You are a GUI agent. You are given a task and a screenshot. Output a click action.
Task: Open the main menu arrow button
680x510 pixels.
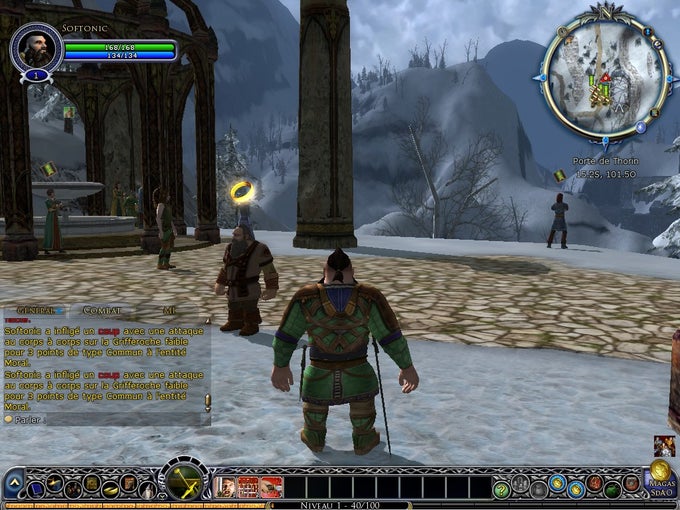(14, 485)
